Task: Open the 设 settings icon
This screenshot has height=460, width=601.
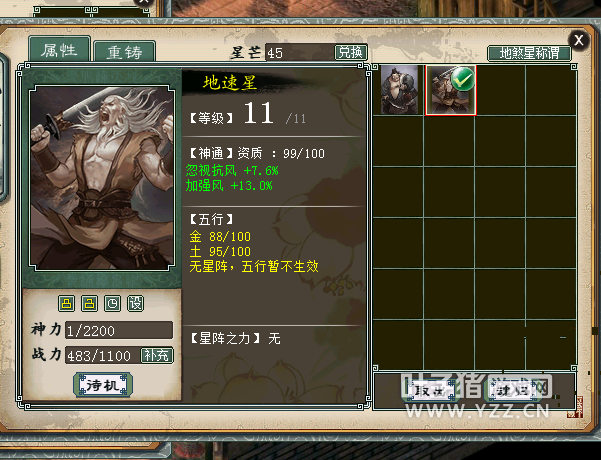Action: click(x=135, y=303)
